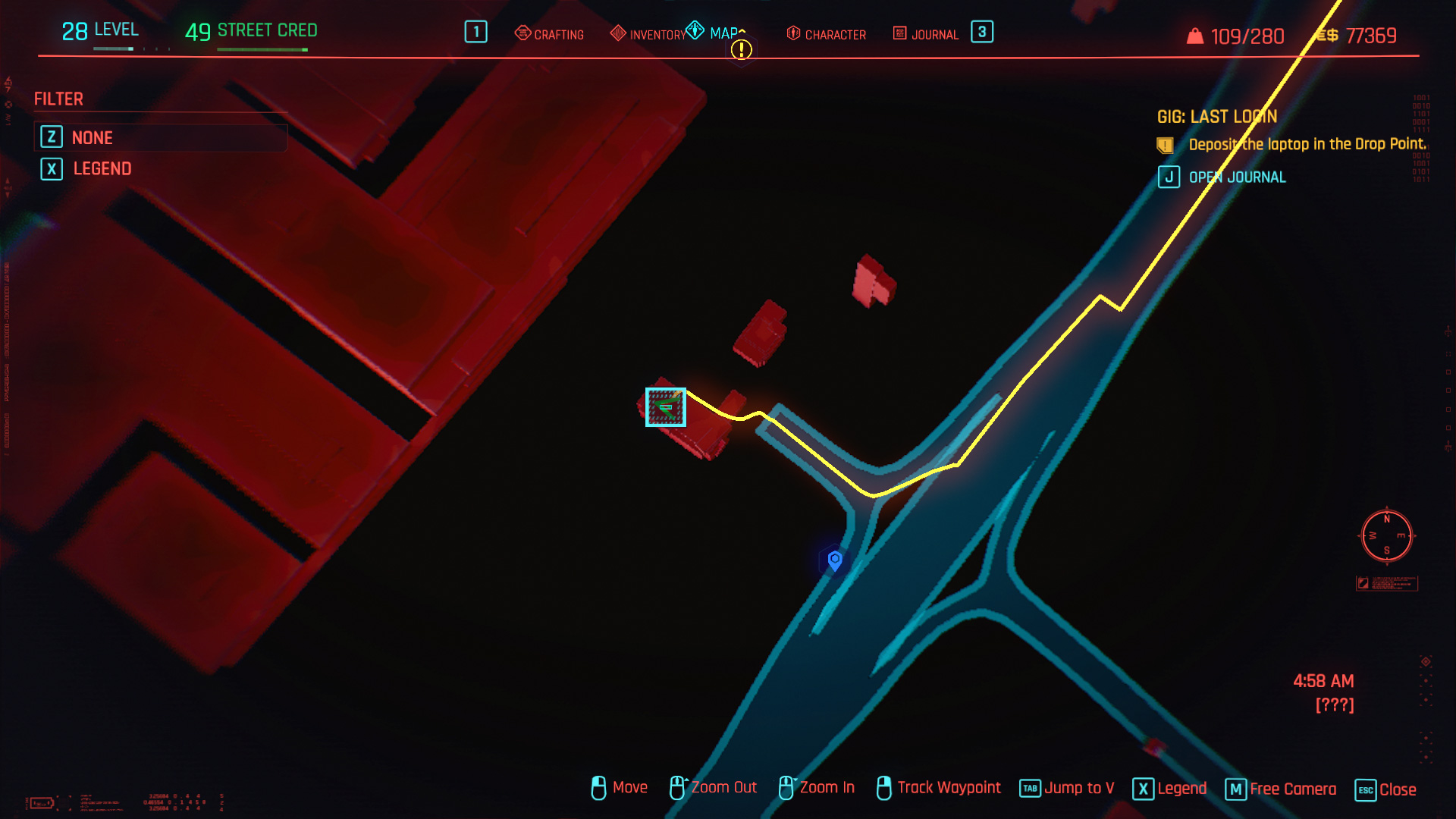Activate Free Camera option
Viewport: 1456px width, 819px height.
click(x=1282, y=789)
